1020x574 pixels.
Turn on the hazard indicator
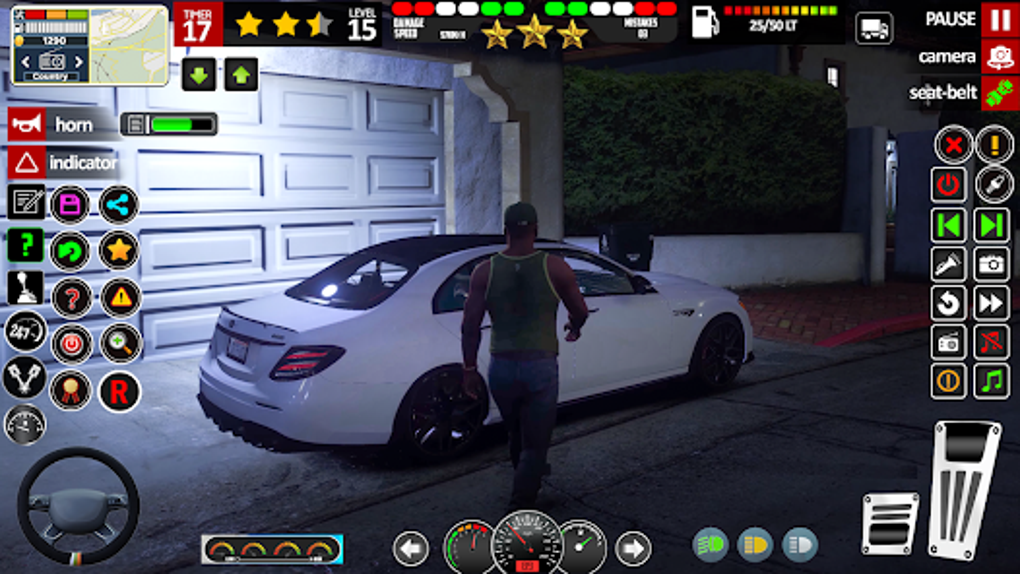(x=27, y=162)
